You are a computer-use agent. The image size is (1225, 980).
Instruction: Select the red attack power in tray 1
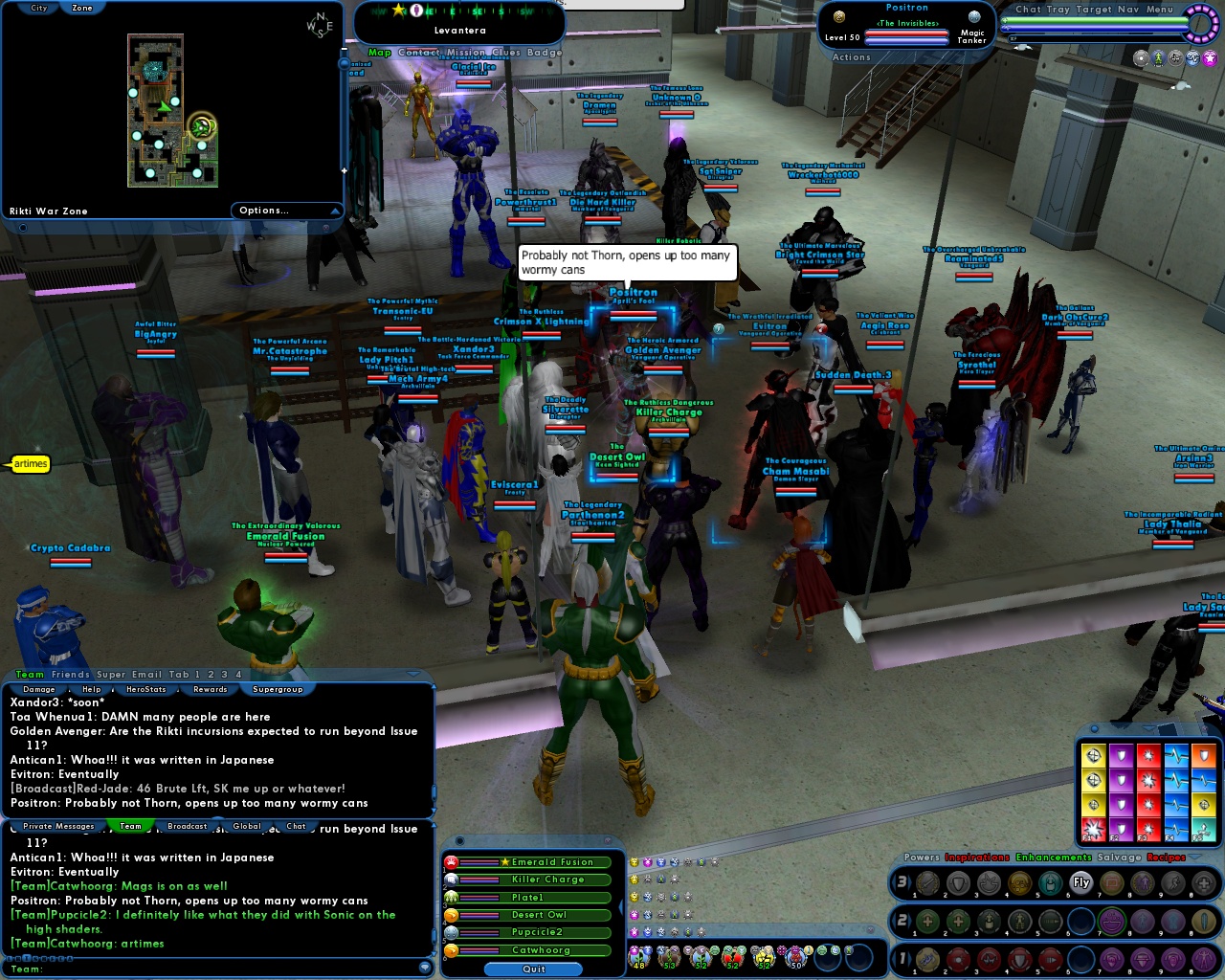coord(956,962)
